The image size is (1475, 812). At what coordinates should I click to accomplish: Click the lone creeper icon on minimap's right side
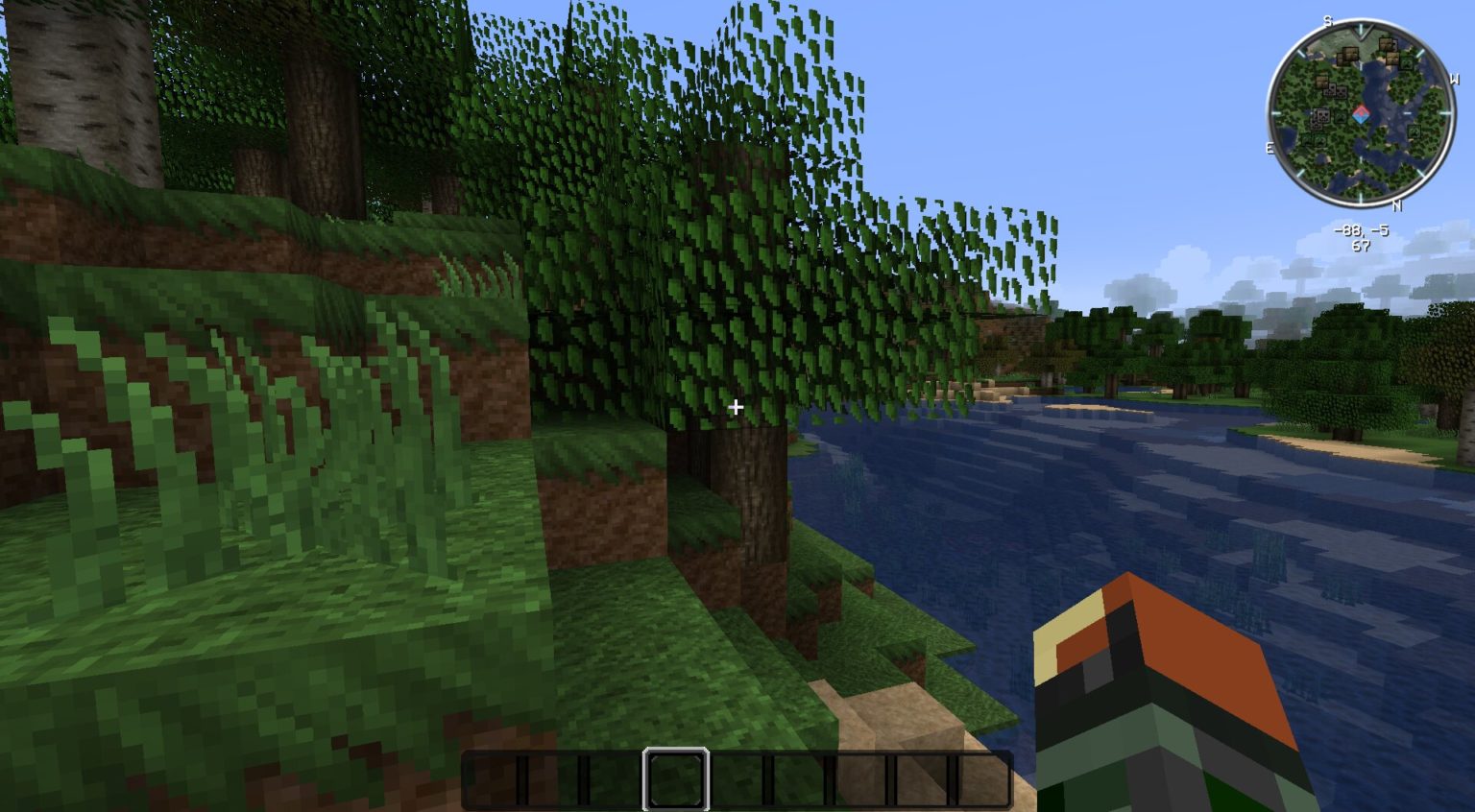coord(1414,131)
